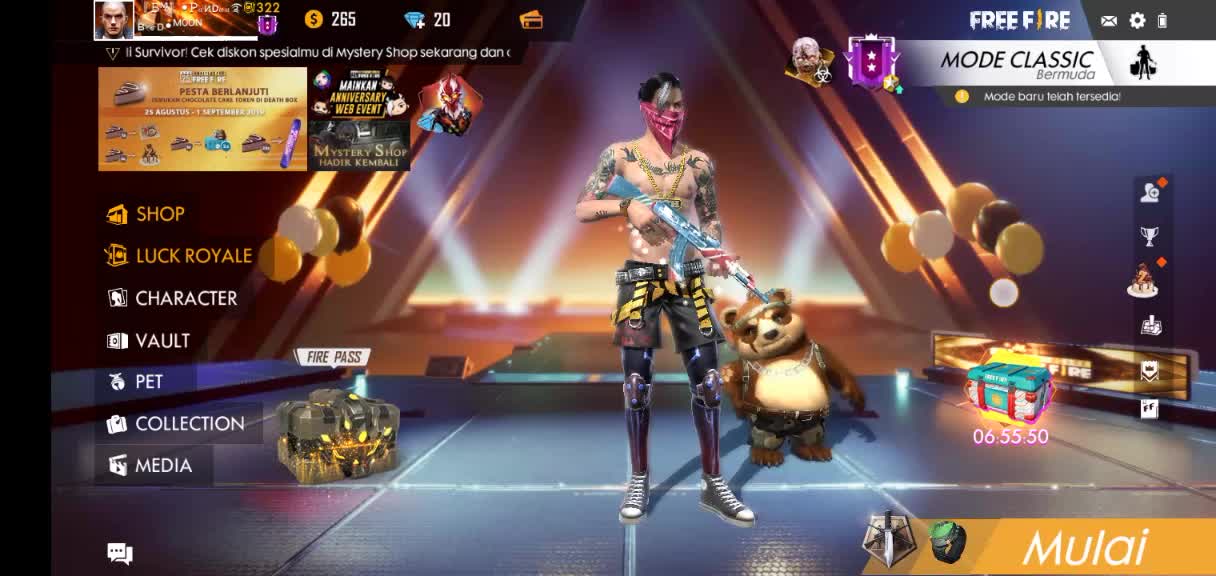
Task: Open the MEDIA section
Action: [151, 466]
